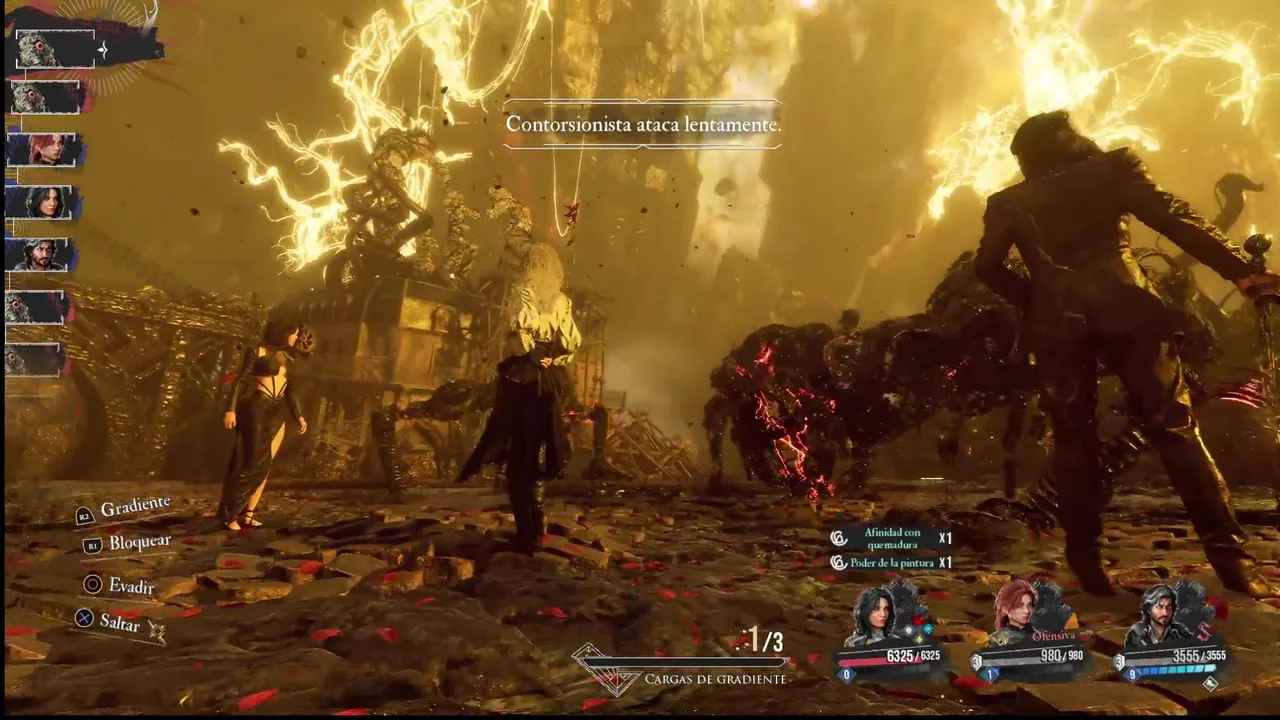This screenshot has height=720, width=1280.
Task: Click Maelle's Ofensiva stance indicator
Action: point(1053,635)
